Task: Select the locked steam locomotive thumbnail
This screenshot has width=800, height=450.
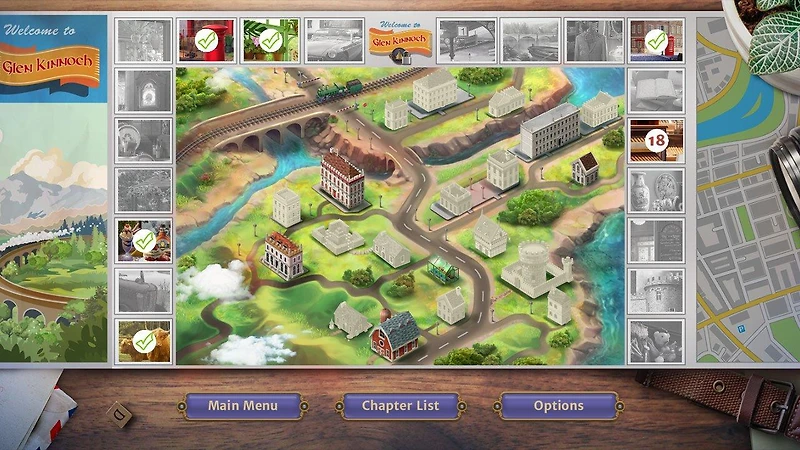Action: [144, 291]
